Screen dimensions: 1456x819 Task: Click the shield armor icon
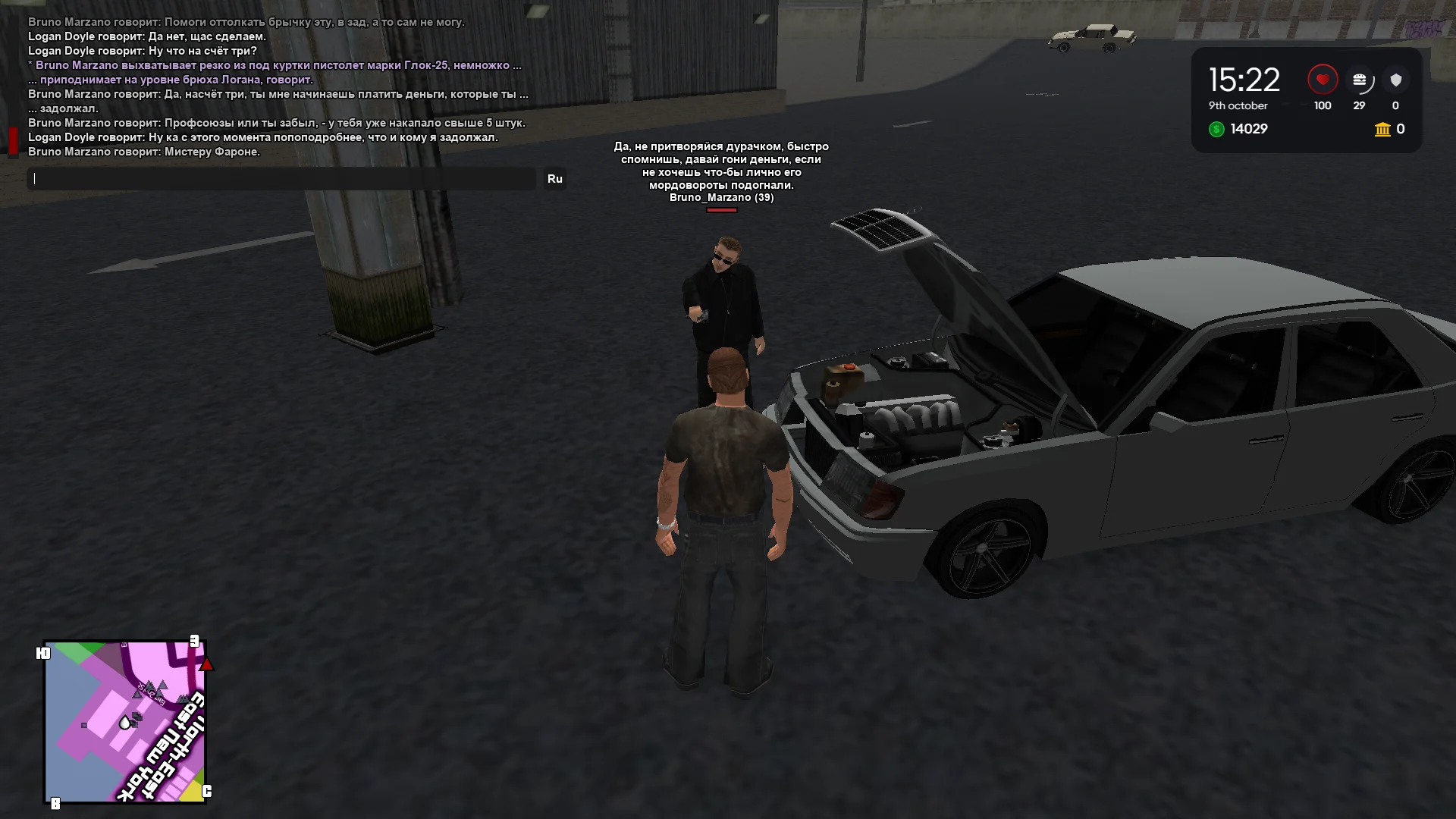1395,79
